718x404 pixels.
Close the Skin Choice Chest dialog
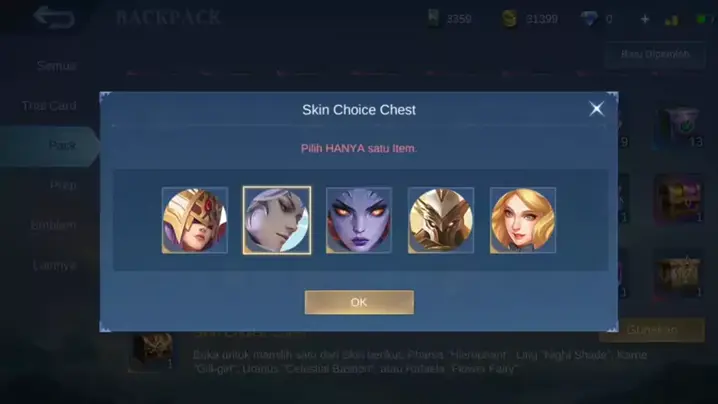(x=596, y=109)
